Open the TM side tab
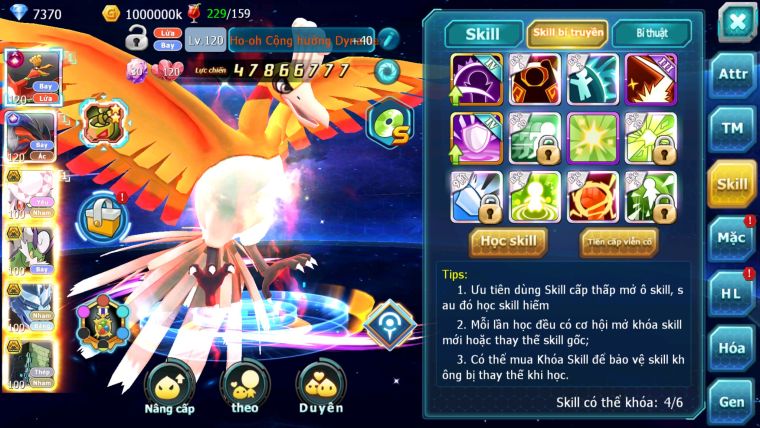This screenshot has width=760, height=428. [x=732, y=129]
